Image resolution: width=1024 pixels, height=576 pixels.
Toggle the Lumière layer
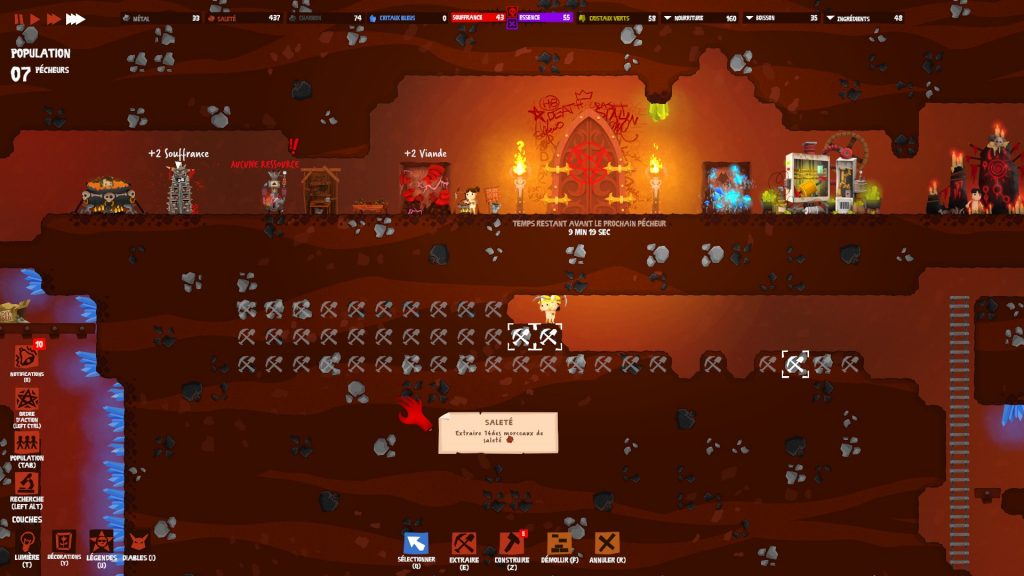coord(27,542)
